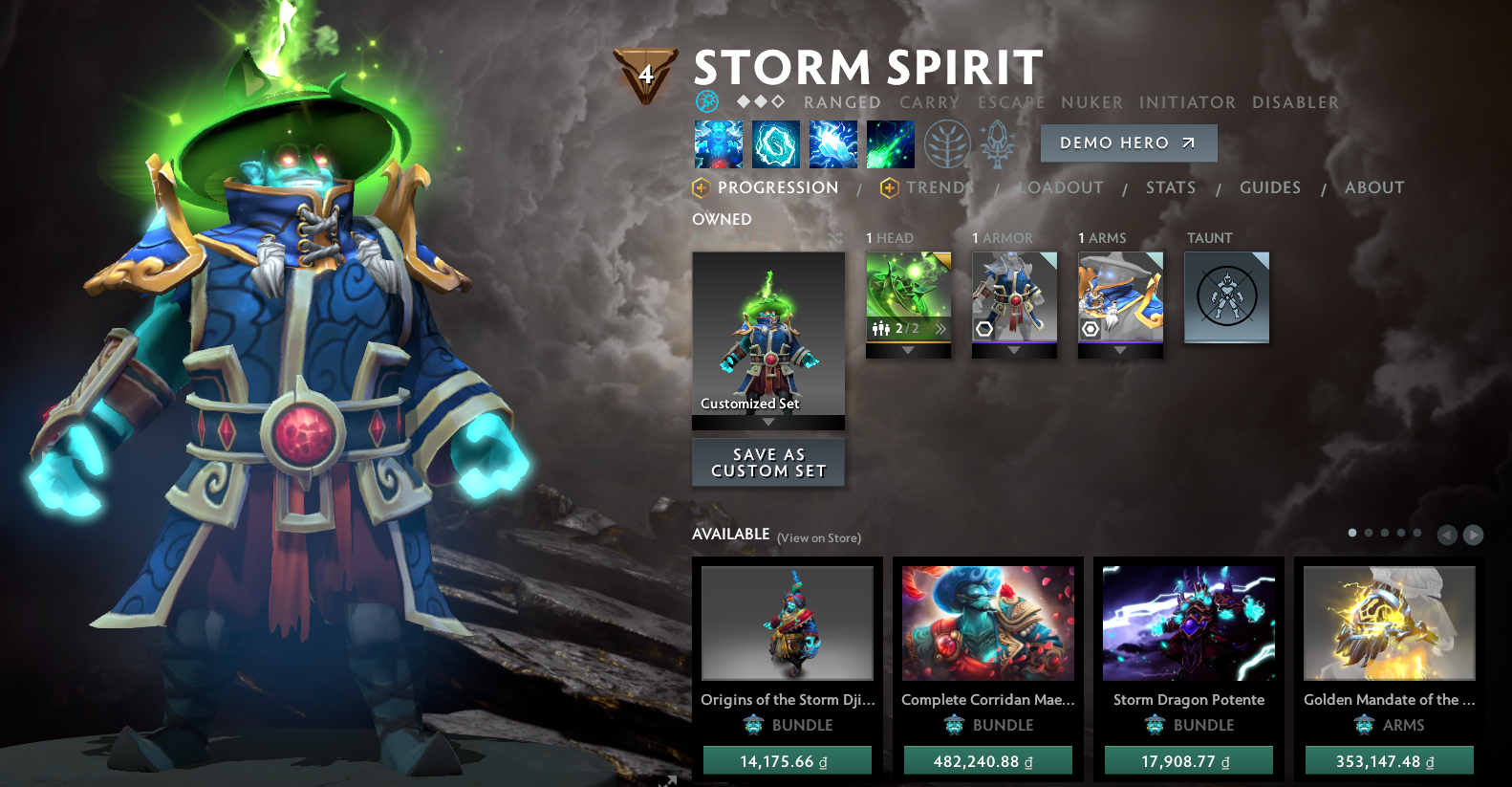Screen dimensions: 1512x787
Task: Select the Static Remnant ability icon
Action: 718,144
